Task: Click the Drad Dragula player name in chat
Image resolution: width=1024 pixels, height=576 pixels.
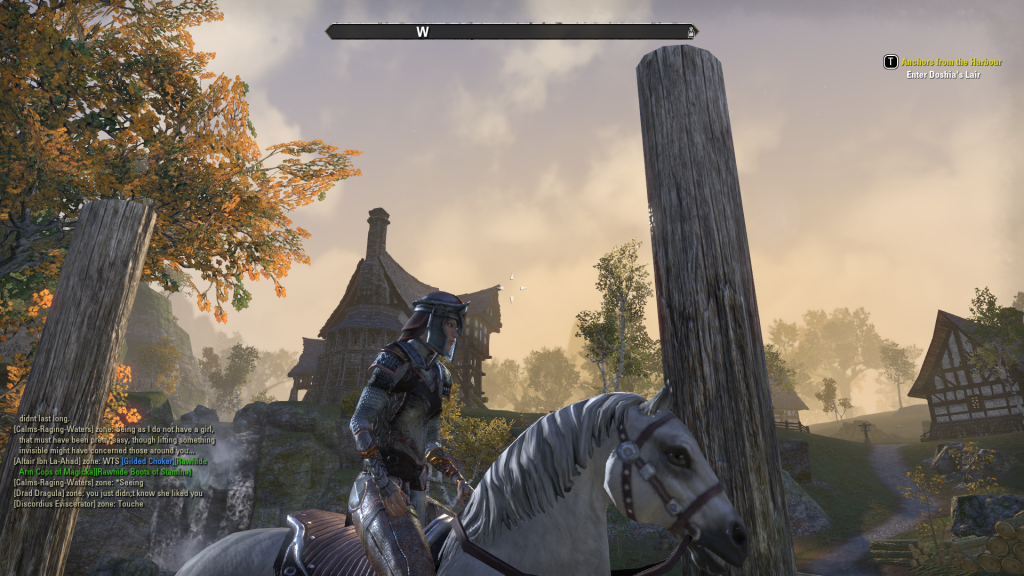Action: tap(40, 493)
